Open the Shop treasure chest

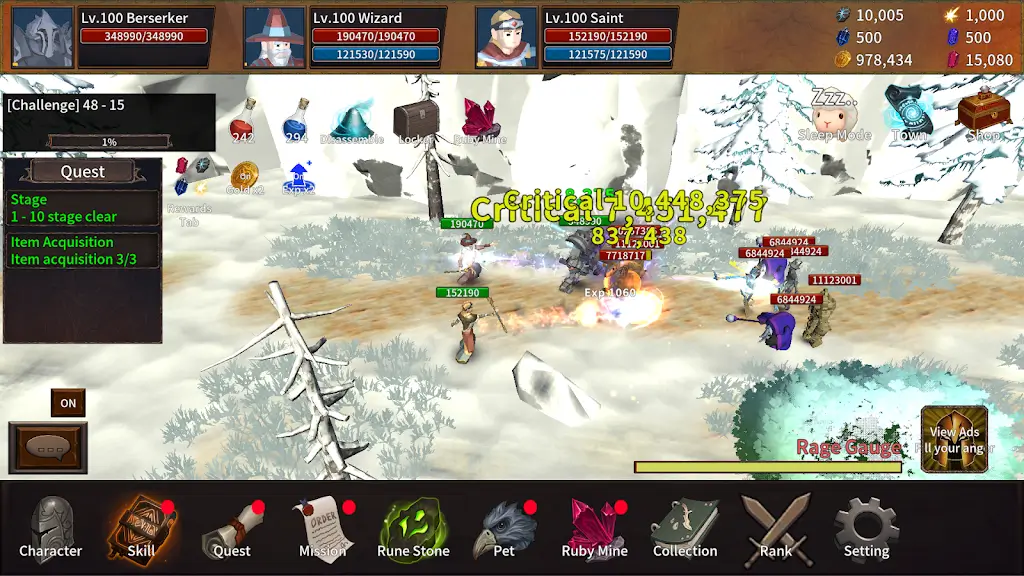pos(983,114)
